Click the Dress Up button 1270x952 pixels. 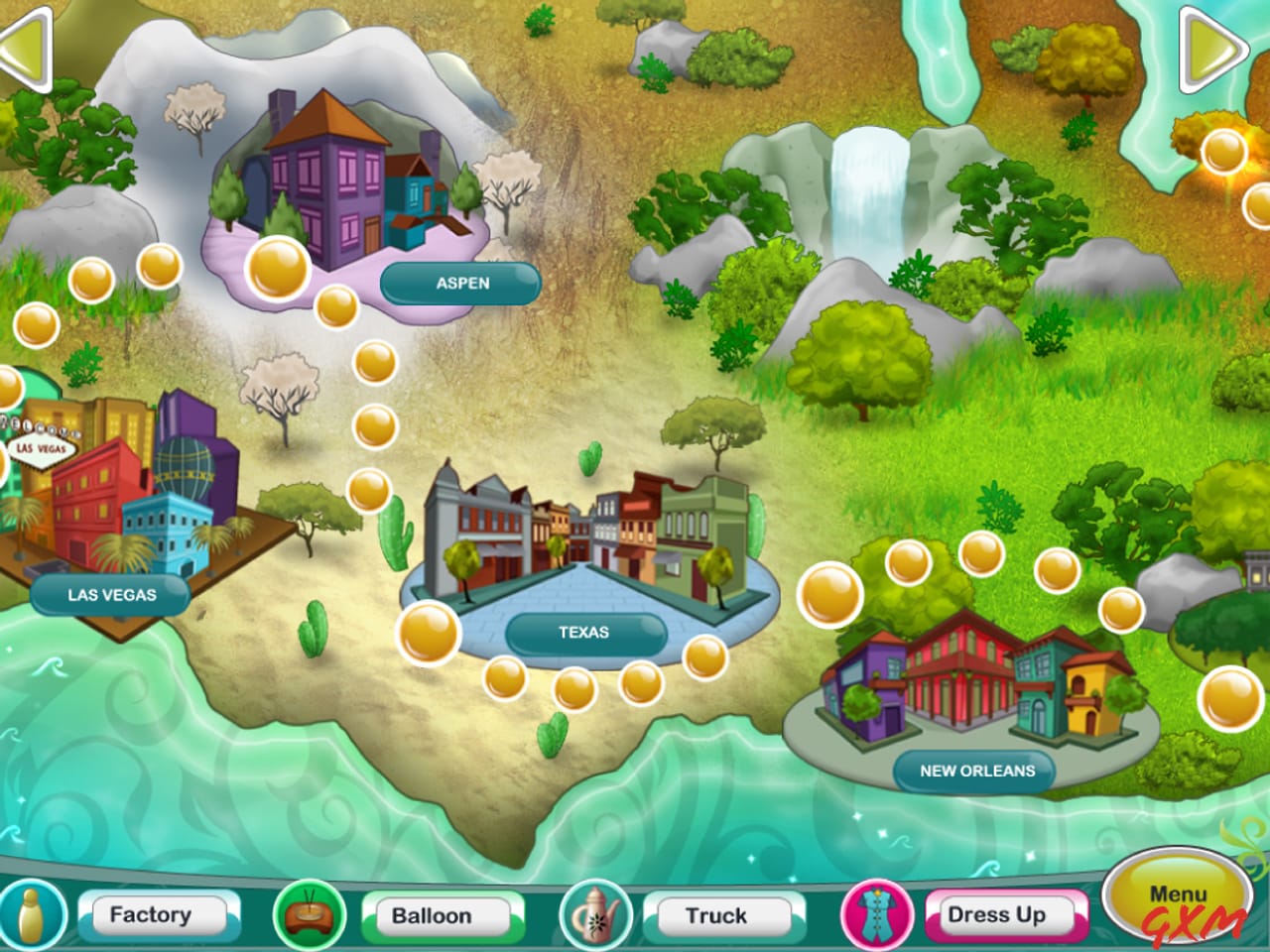[x=997, y=915]
